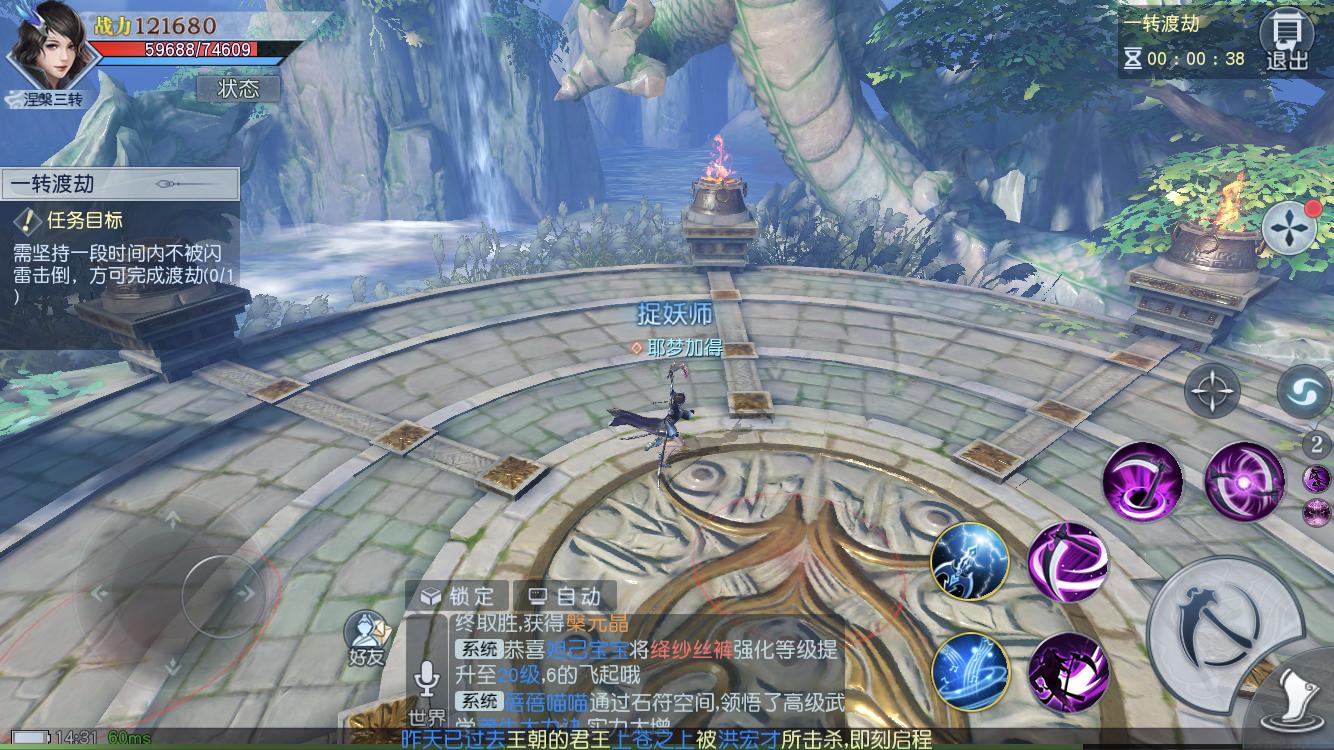Screen dimensions: 1334x750
Task: Activate the blue wind-slash skill
Action: coord(969,671)
